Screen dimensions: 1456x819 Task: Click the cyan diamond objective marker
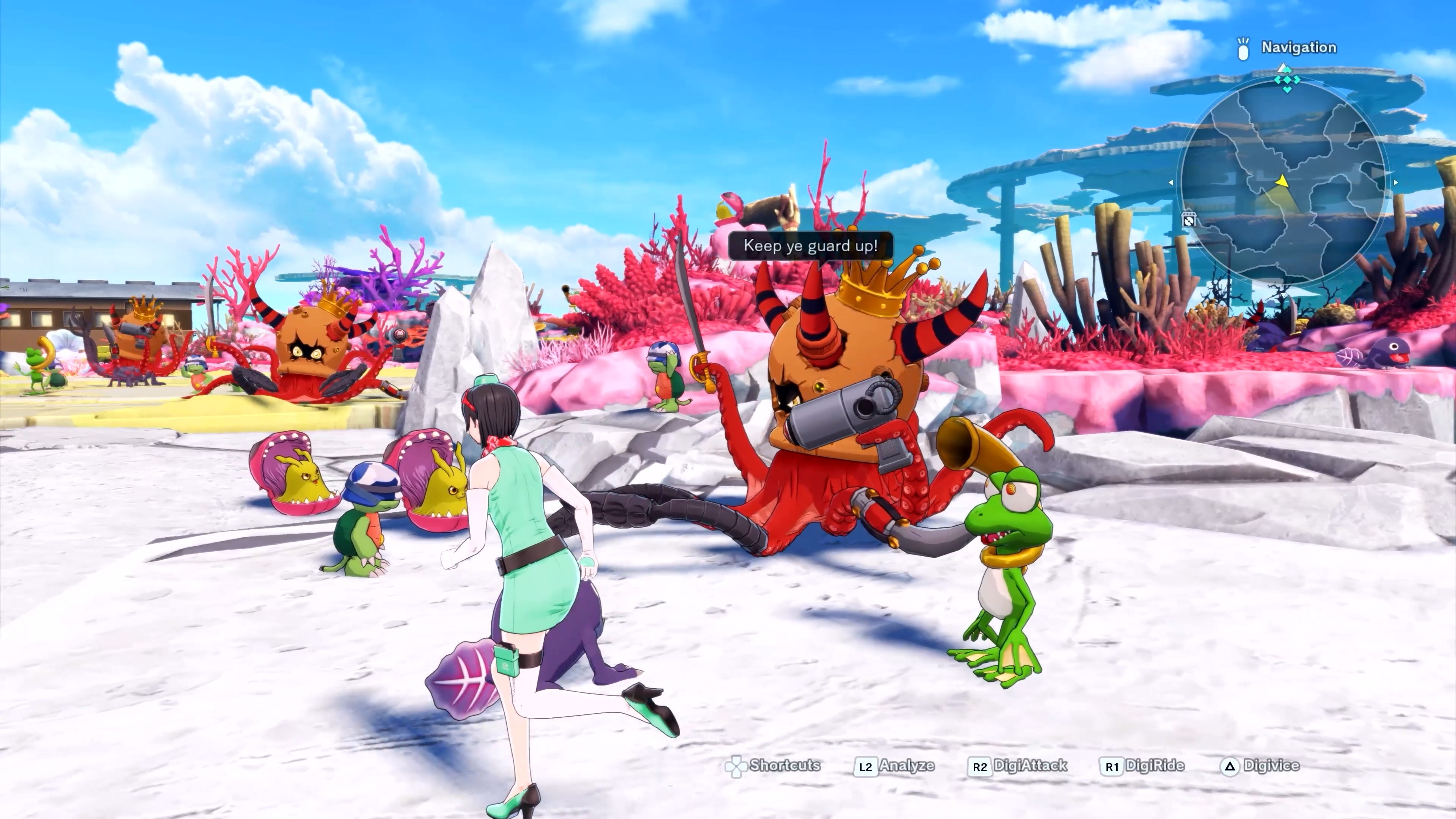1287,79
